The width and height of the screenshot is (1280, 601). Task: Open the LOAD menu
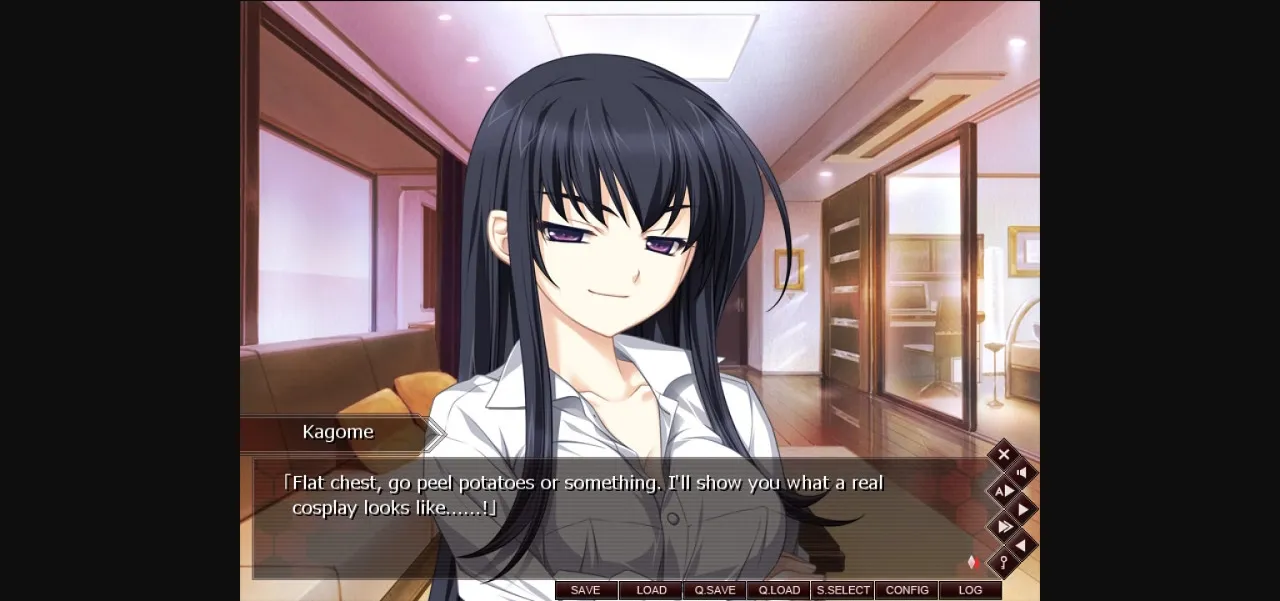651,590
